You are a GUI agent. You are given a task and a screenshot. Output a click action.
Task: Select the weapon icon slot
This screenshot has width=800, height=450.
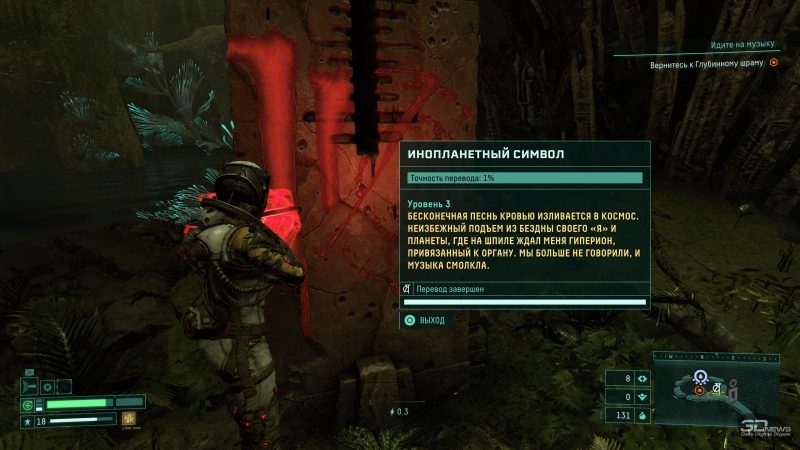pos(29,385)
